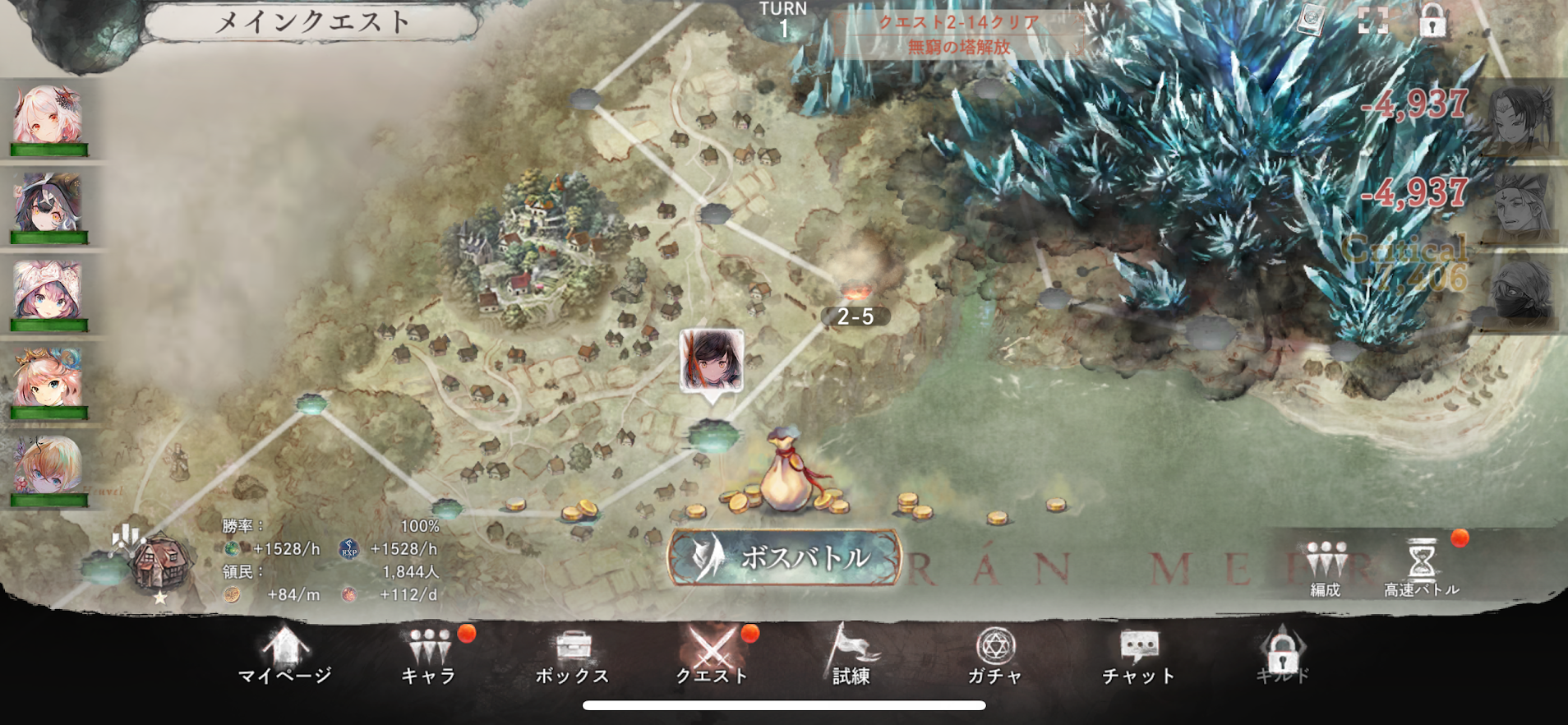The width and height of the screenshot is (1568, 725).
Task: Tap the locked ギルド guild menu
Action: (x=1282, y=656)
